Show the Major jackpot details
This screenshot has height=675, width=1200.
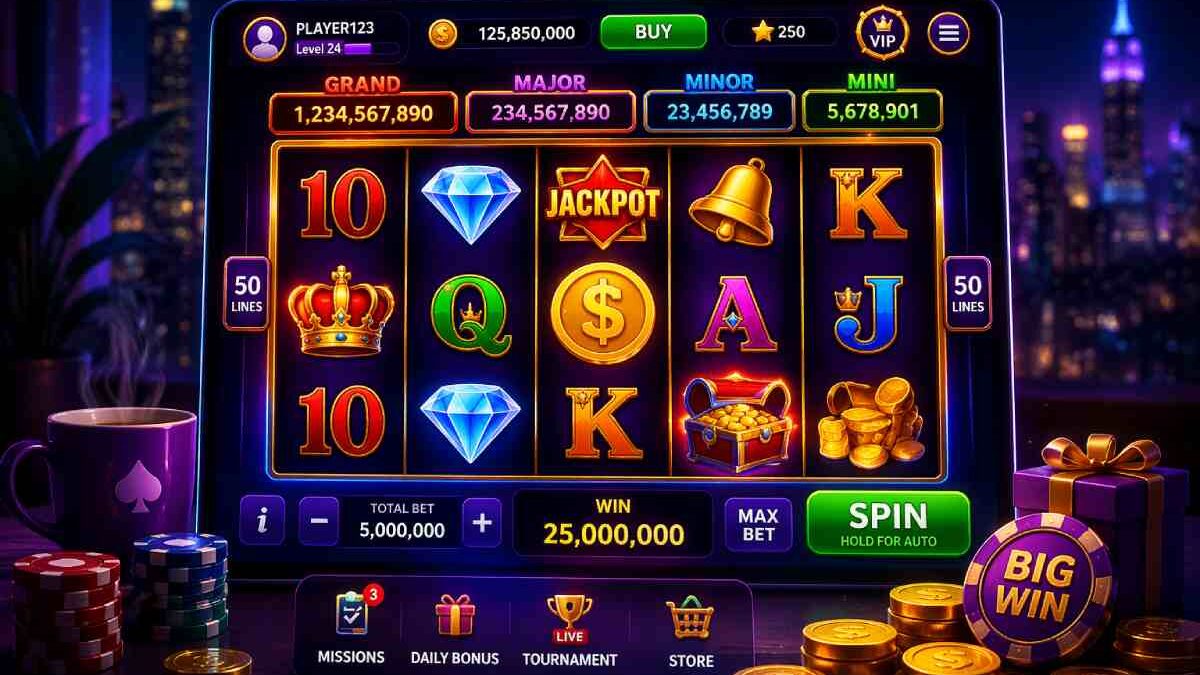coord(550,112)
